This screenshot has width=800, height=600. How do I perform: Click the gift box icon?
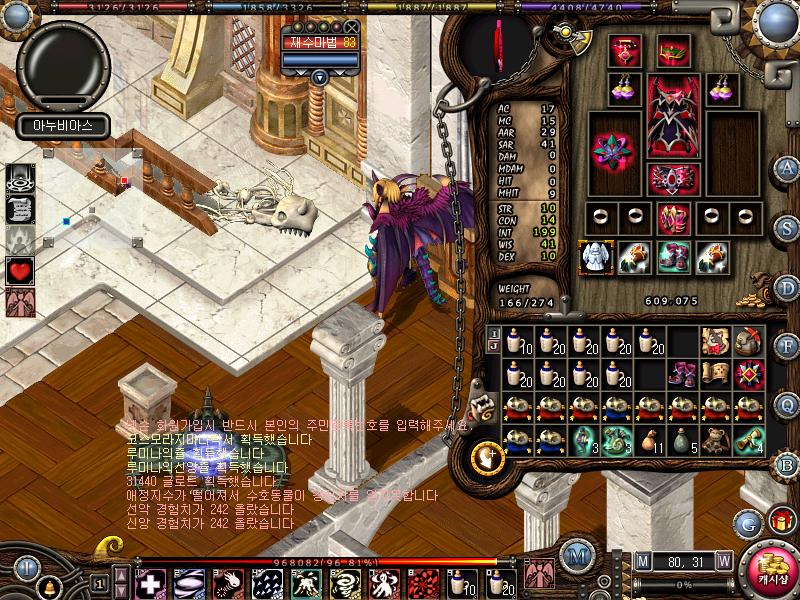point(778,520)
